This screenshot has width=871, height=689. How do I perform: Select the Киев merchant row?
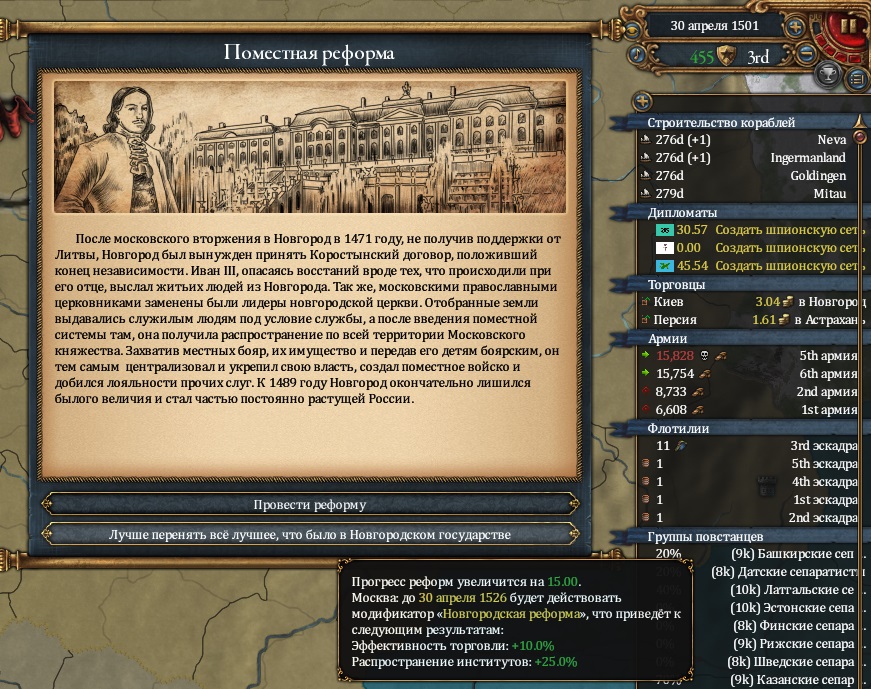(x=750, y=301)
